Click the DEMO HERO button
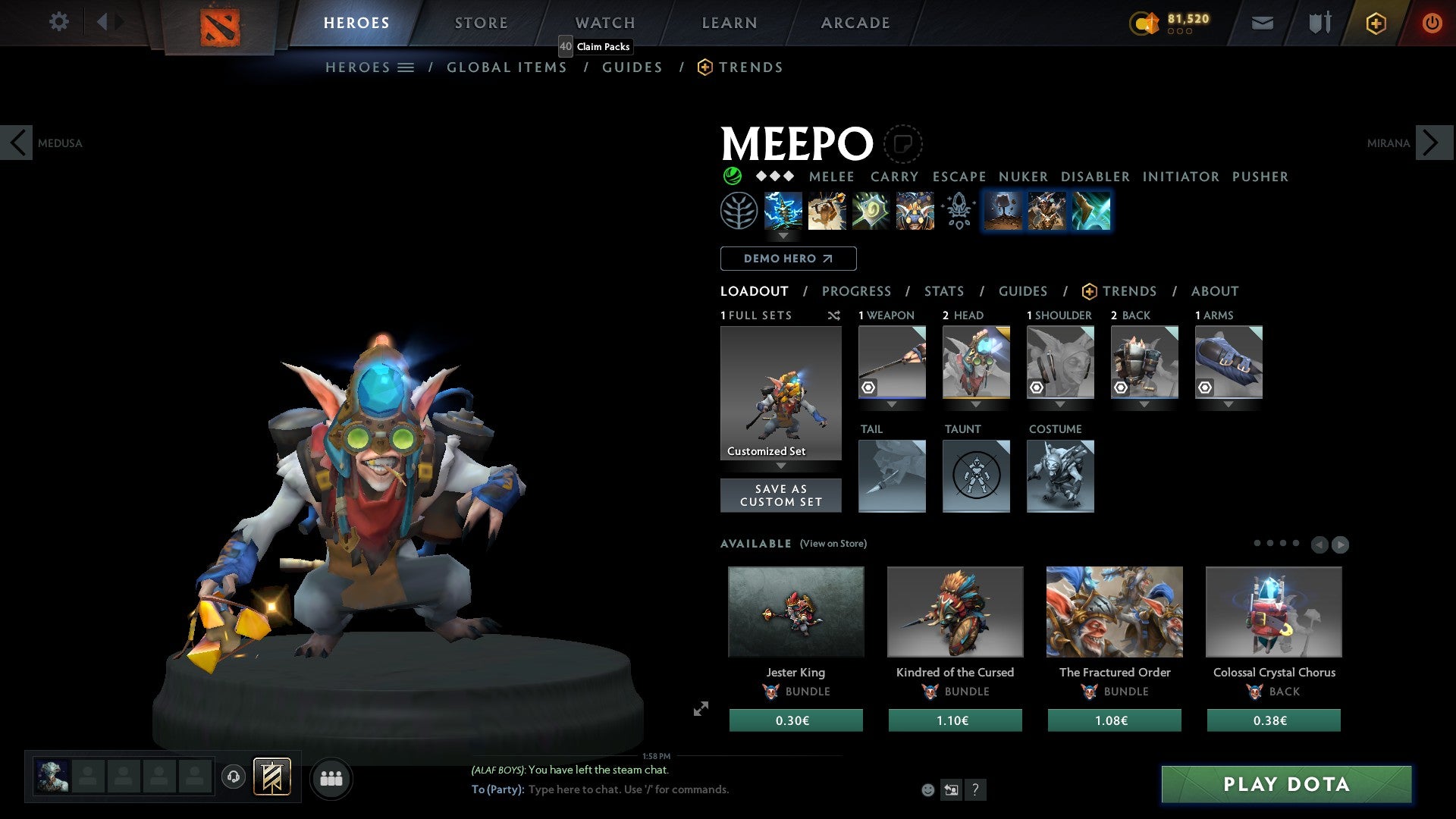 [x=787, y=259]
